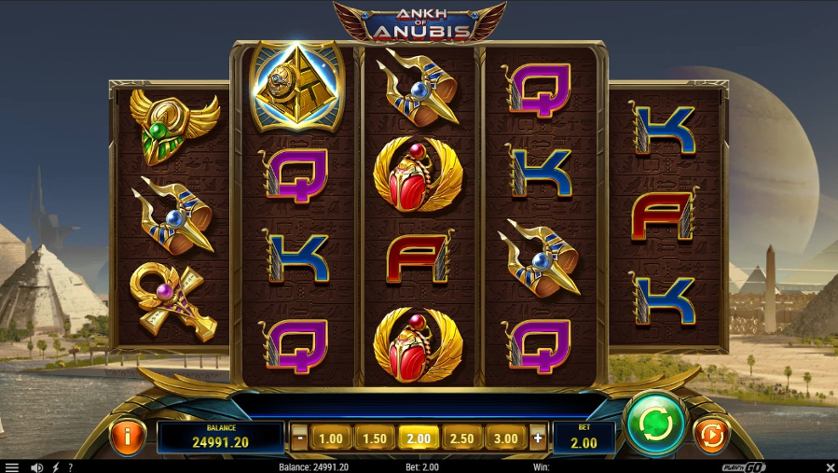Screen dimensions: 838x473
Task: Set the bet to 2.50
Action: (462, 437)
